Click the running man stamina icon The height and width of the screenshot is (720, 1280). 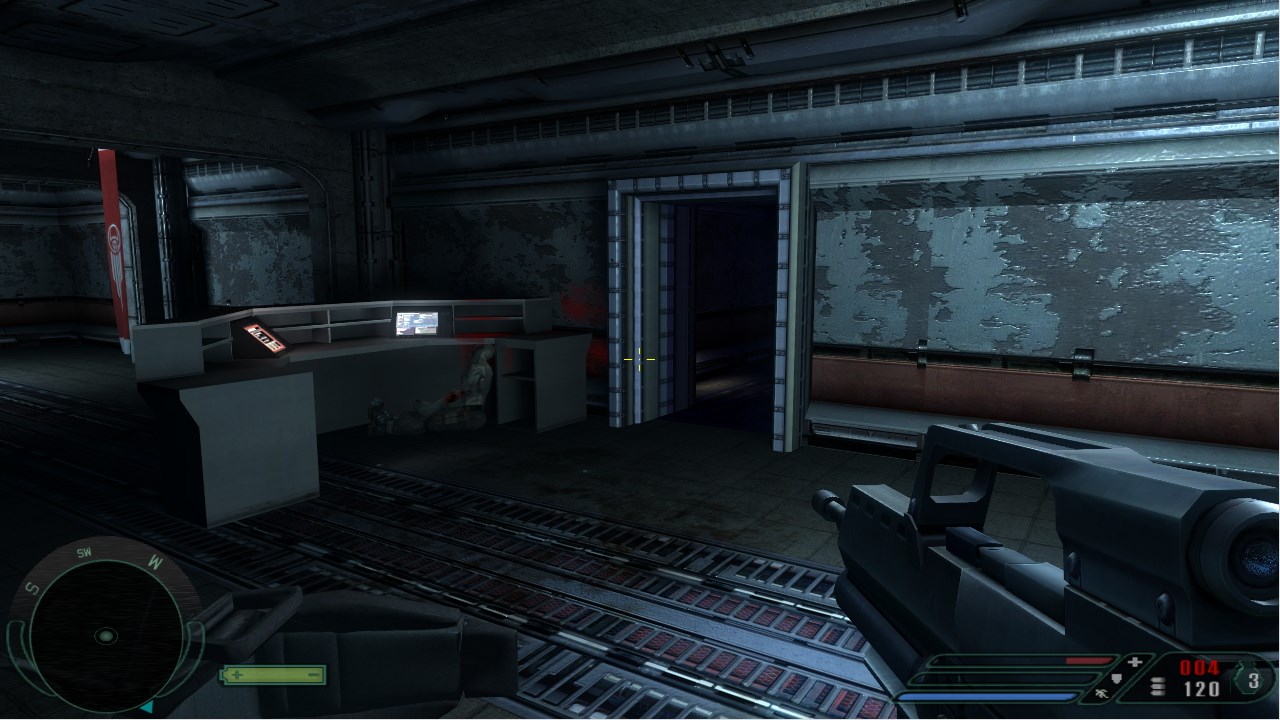(x=1103, y=692)
